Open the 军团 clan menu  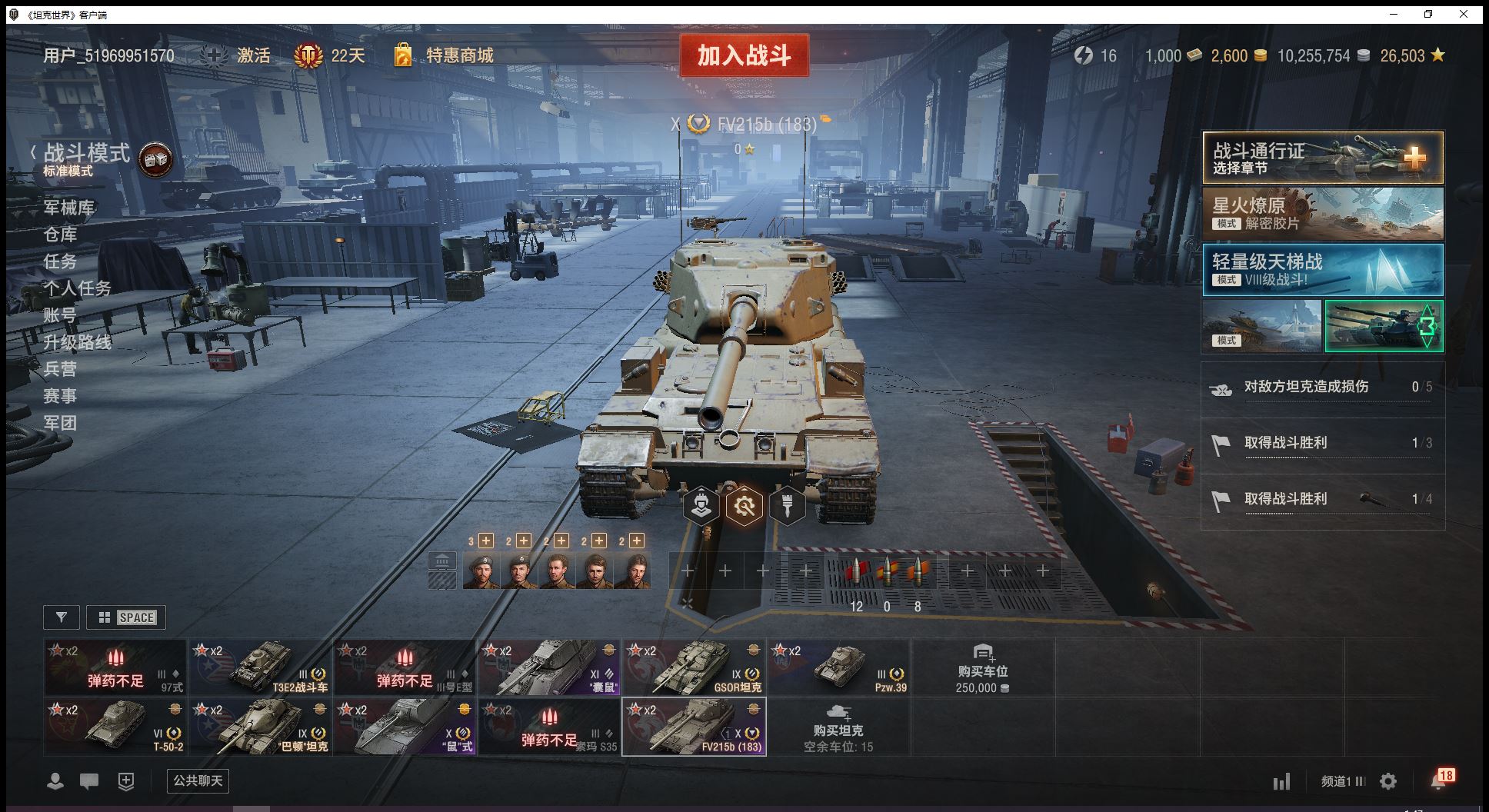[60, 423]
